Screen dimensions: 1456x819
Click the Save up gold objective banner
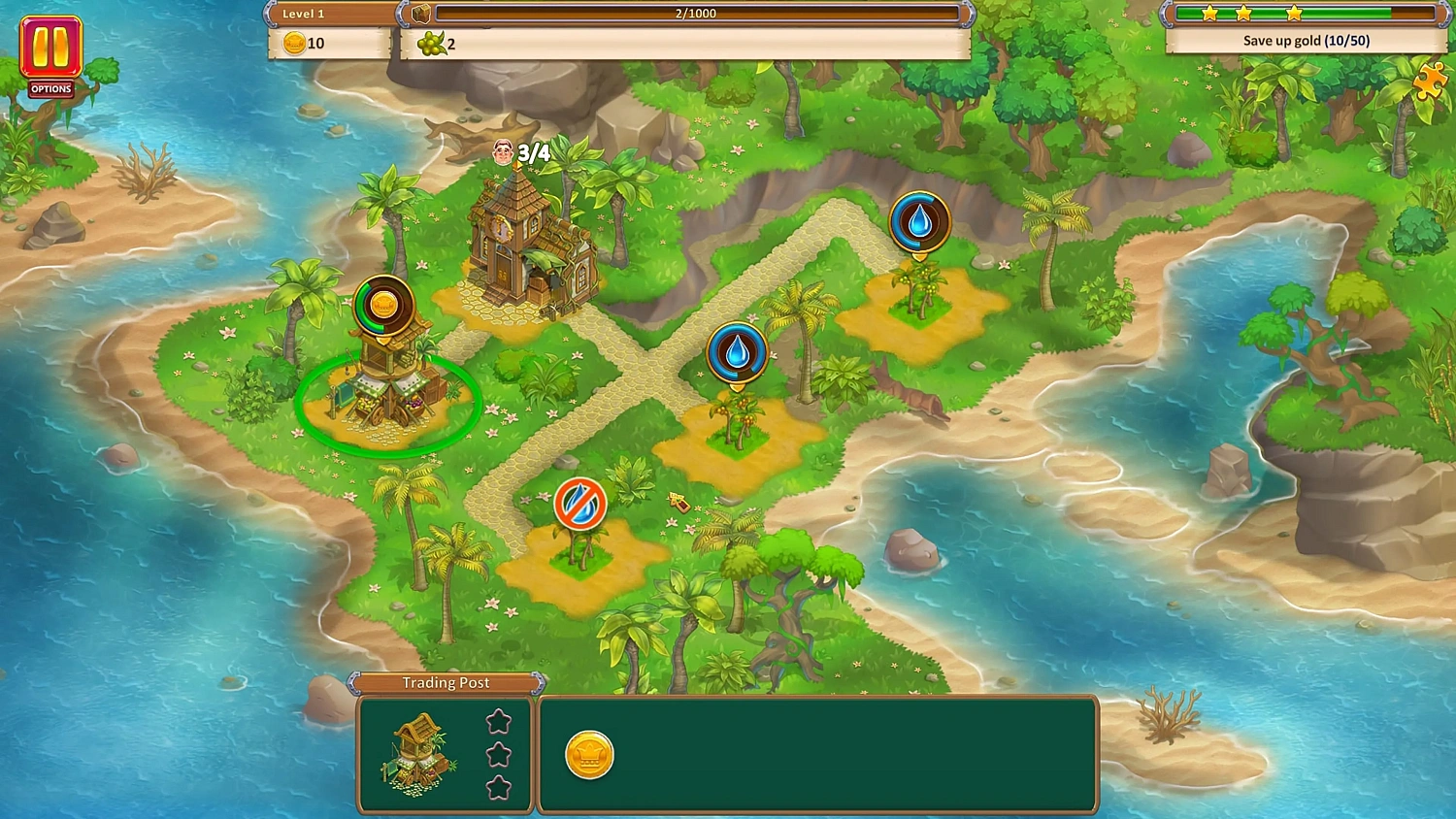click(x=1305, y=41)
